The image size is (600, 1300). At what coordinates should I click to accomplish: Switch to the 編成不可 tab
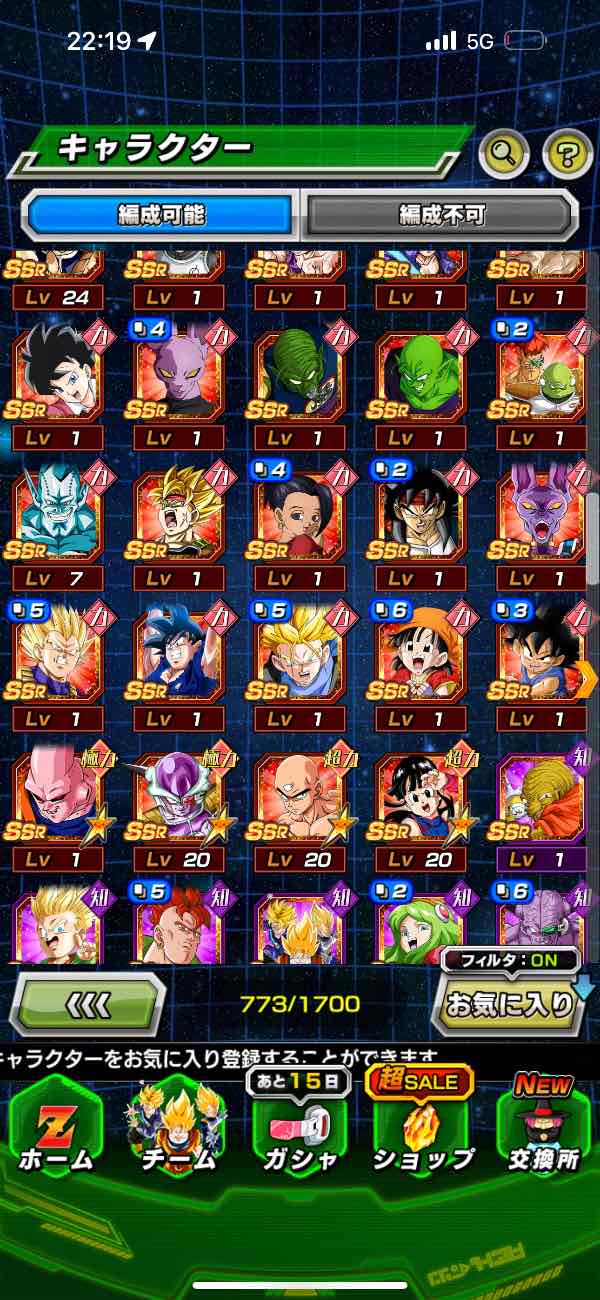(441, 214)
